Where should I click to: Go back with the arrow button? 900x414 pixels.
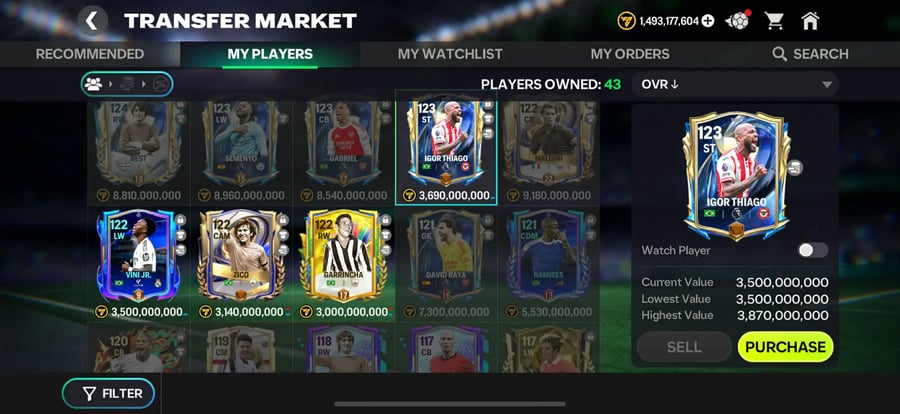point(92,20)
